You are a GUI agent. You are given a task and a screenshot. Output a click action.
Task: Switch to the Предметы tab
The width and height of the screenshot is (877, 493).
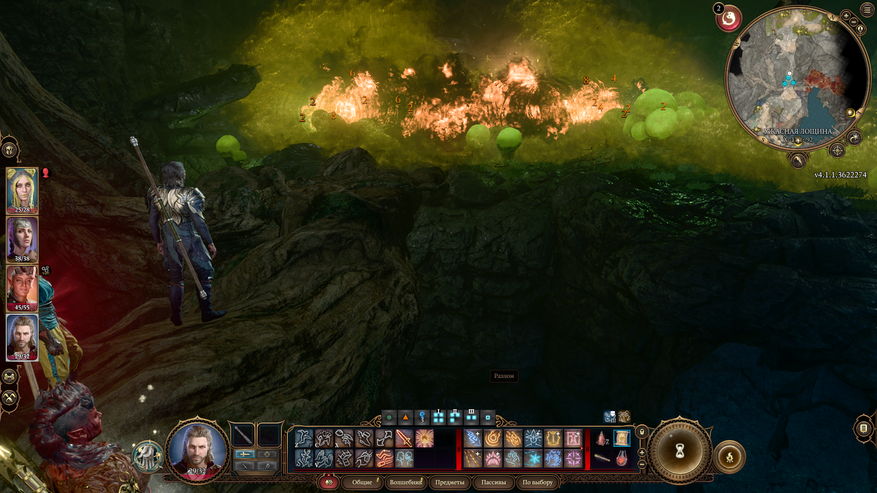click(449, 482)
